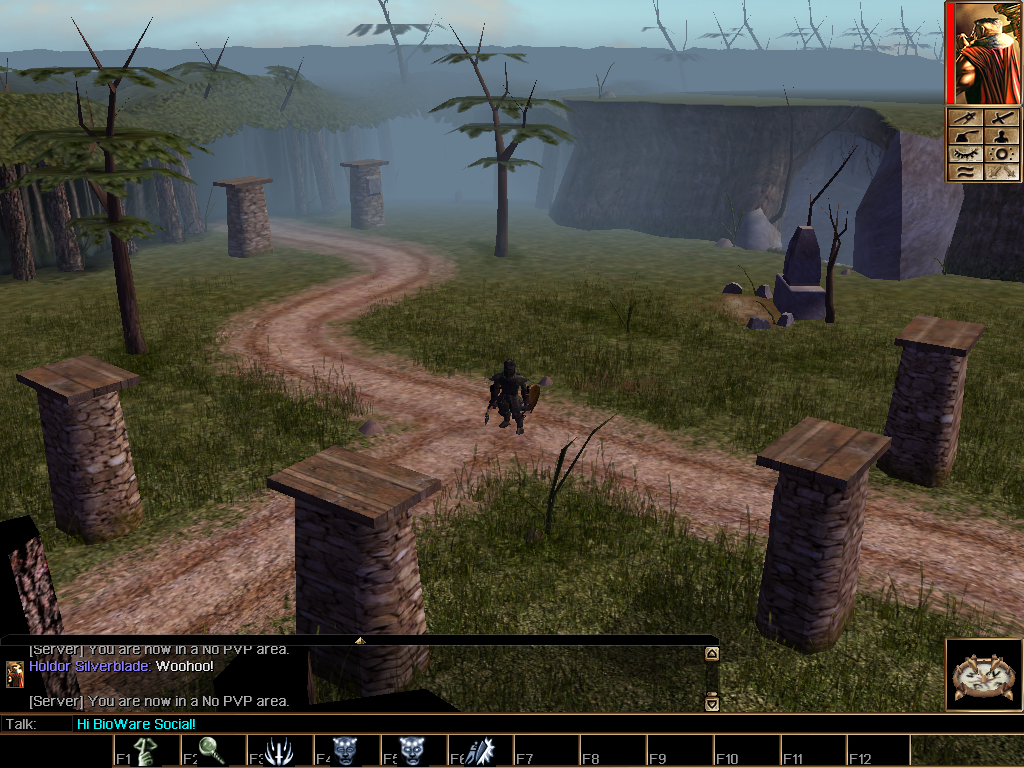1024x768 pixels.
Task: Expand the chat window with the top arrow
Action: pyautogui.click(x=360, y=640)
